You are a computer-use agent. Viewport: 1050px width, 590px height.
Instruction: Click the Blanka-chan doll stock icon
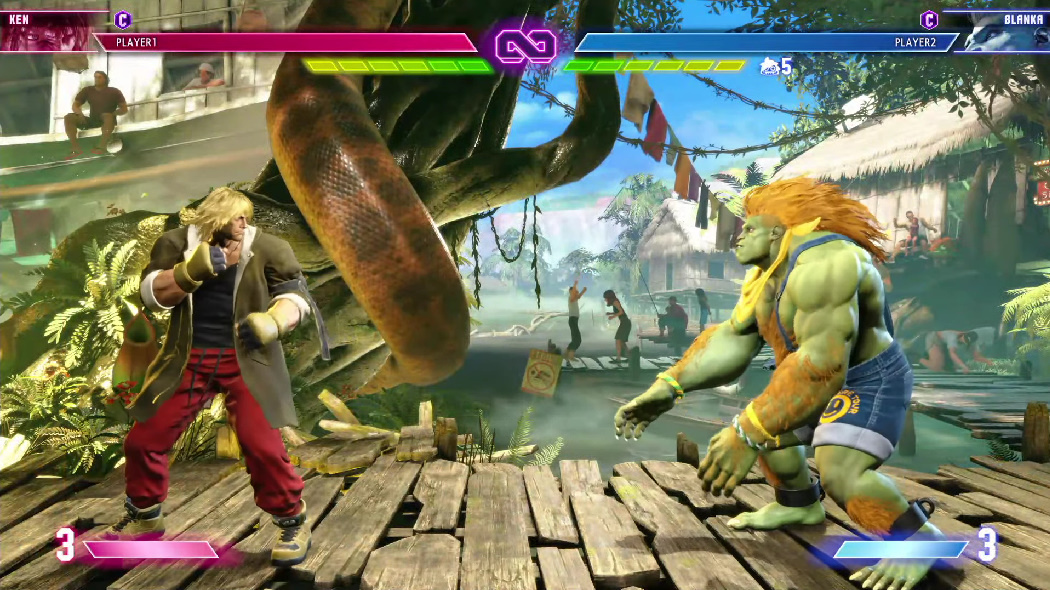(769, 66)
